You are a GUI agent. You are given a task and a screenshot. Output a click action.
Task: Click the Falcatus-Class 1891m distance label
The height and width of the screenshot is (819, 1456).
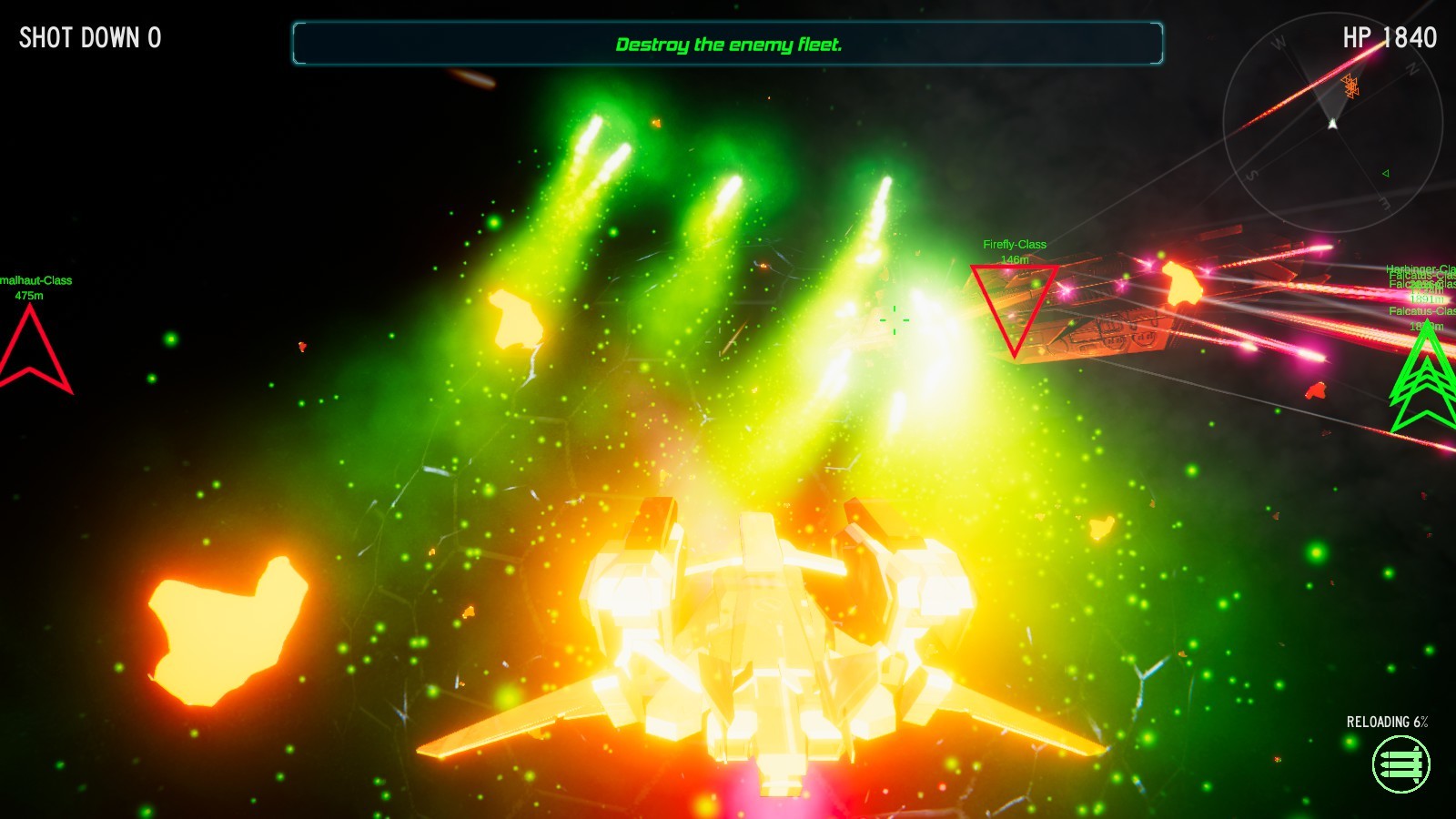point(1427,299)
